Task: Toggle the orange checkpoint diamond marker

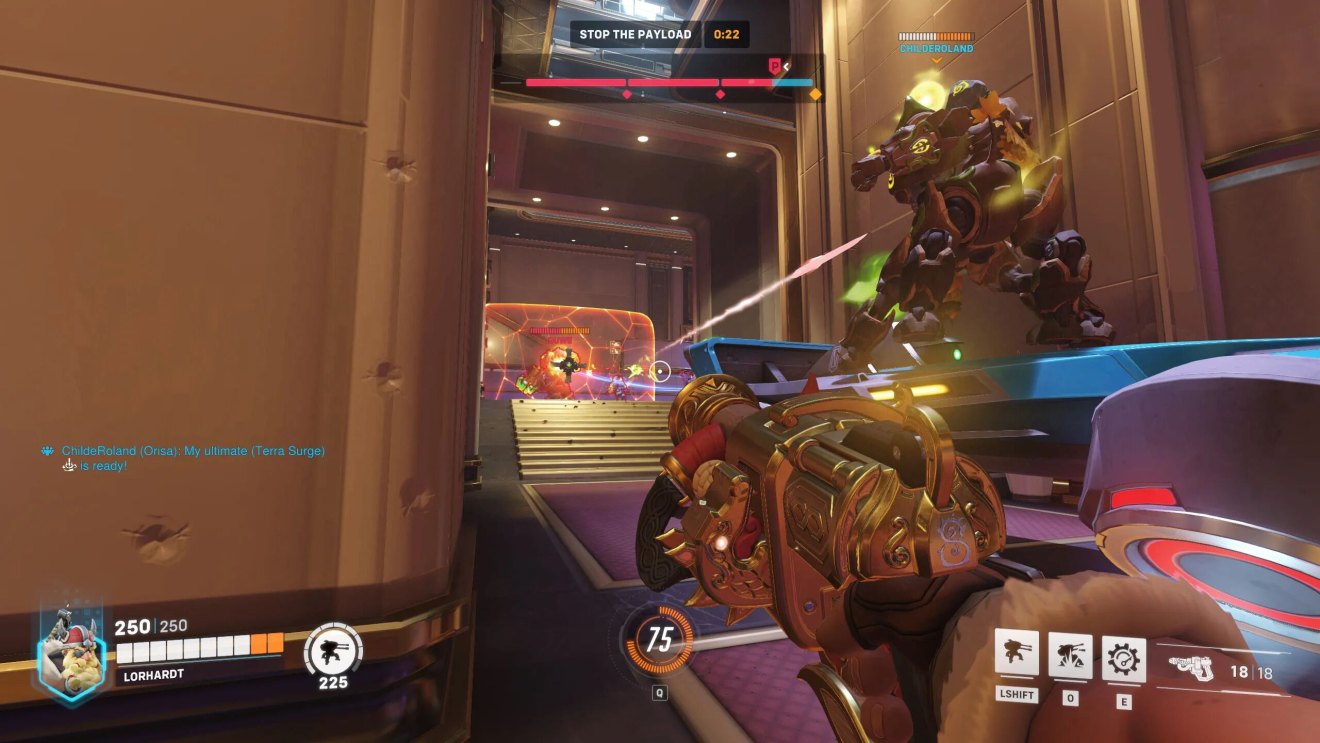Action: pyautogui.click(x=814, y=95)
